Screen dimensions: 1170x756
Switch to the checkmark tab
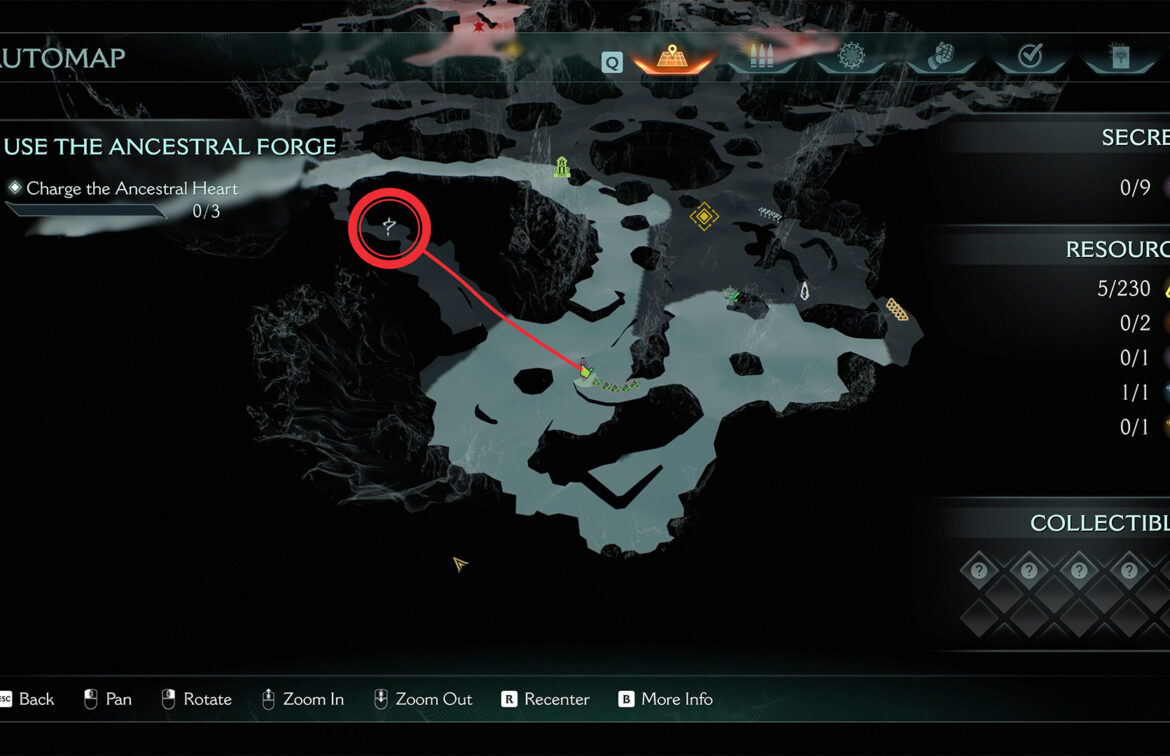coord(1030,57)
